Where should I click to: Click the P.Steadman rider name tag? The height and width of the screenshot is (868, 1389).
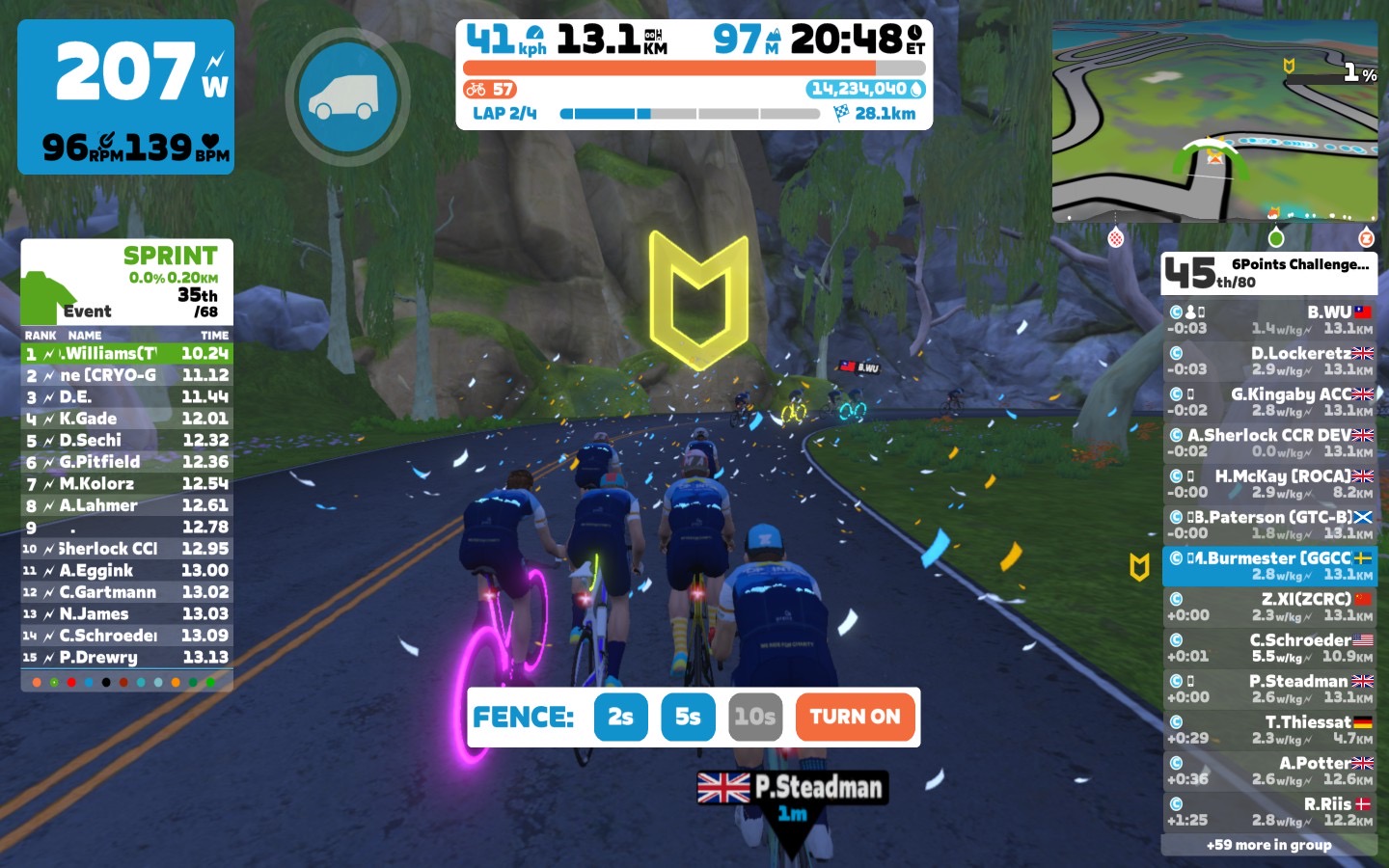(793, 788)
